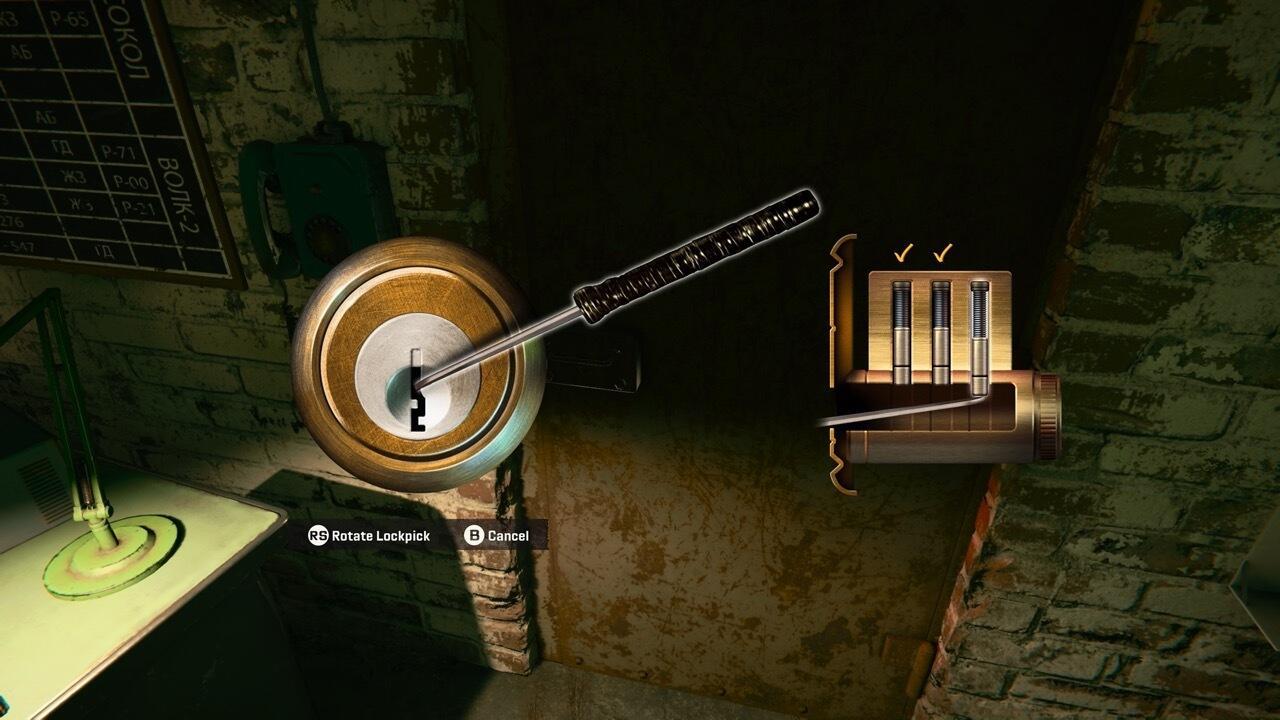
Task: Click the first checkmark above the set pin
Action: point(905,252)
